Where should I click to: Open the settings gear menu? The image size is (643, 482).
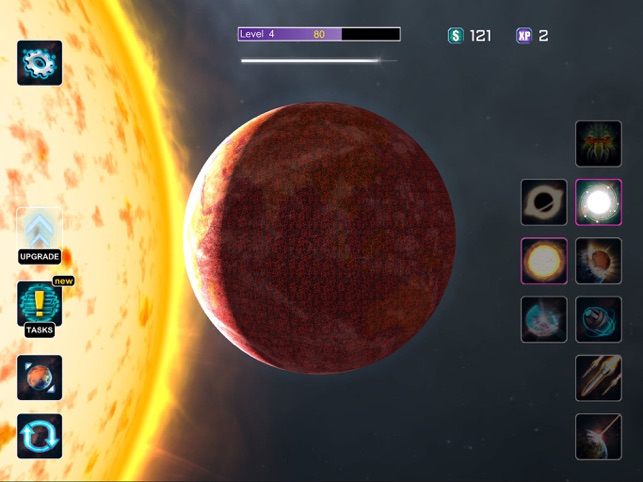point(40,62)
